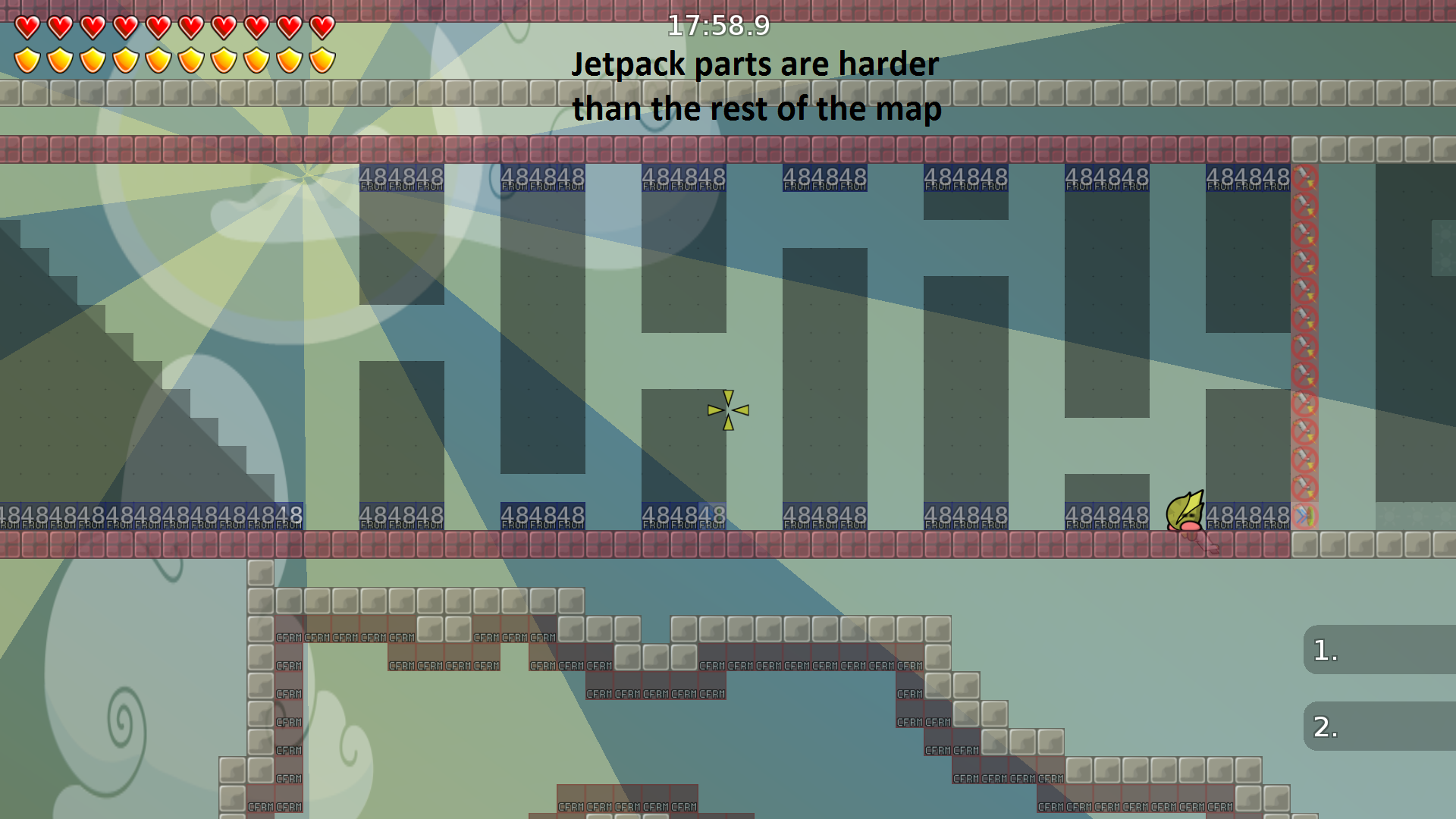The width and height of the screenshot is (1456, 819).
Task: Select the second-place rank panel
Action: [1379, 726]
